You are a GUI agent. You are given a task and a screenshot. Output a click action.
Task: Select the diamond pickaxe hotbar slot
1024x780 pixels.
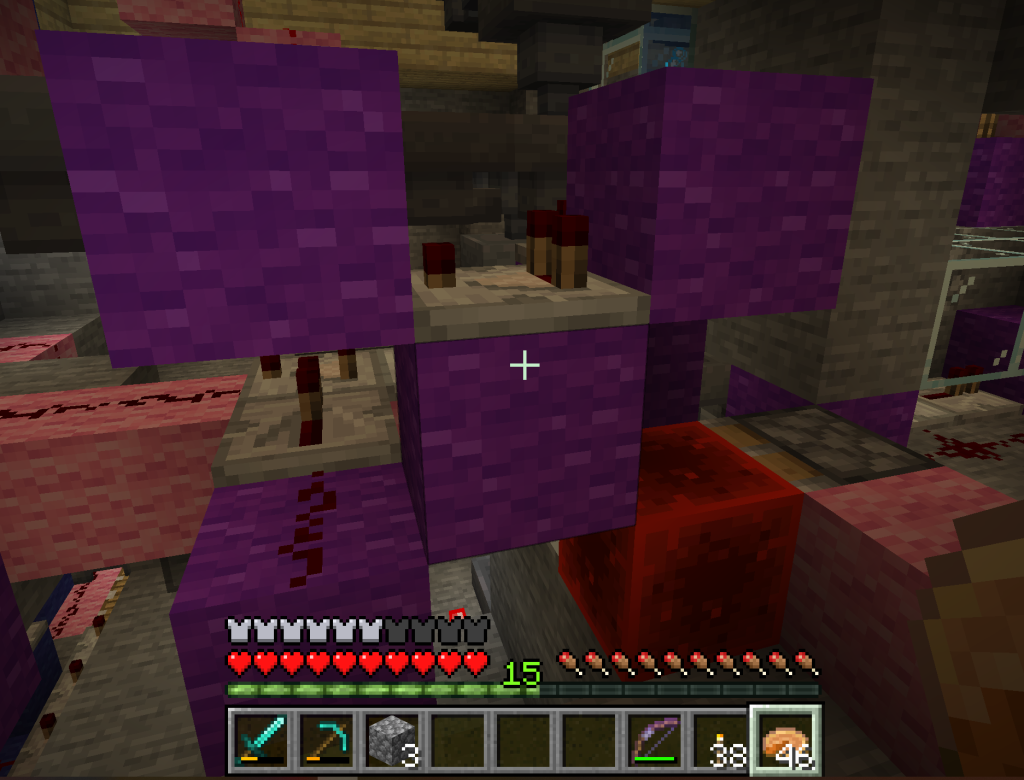click(x=325, y=743)
